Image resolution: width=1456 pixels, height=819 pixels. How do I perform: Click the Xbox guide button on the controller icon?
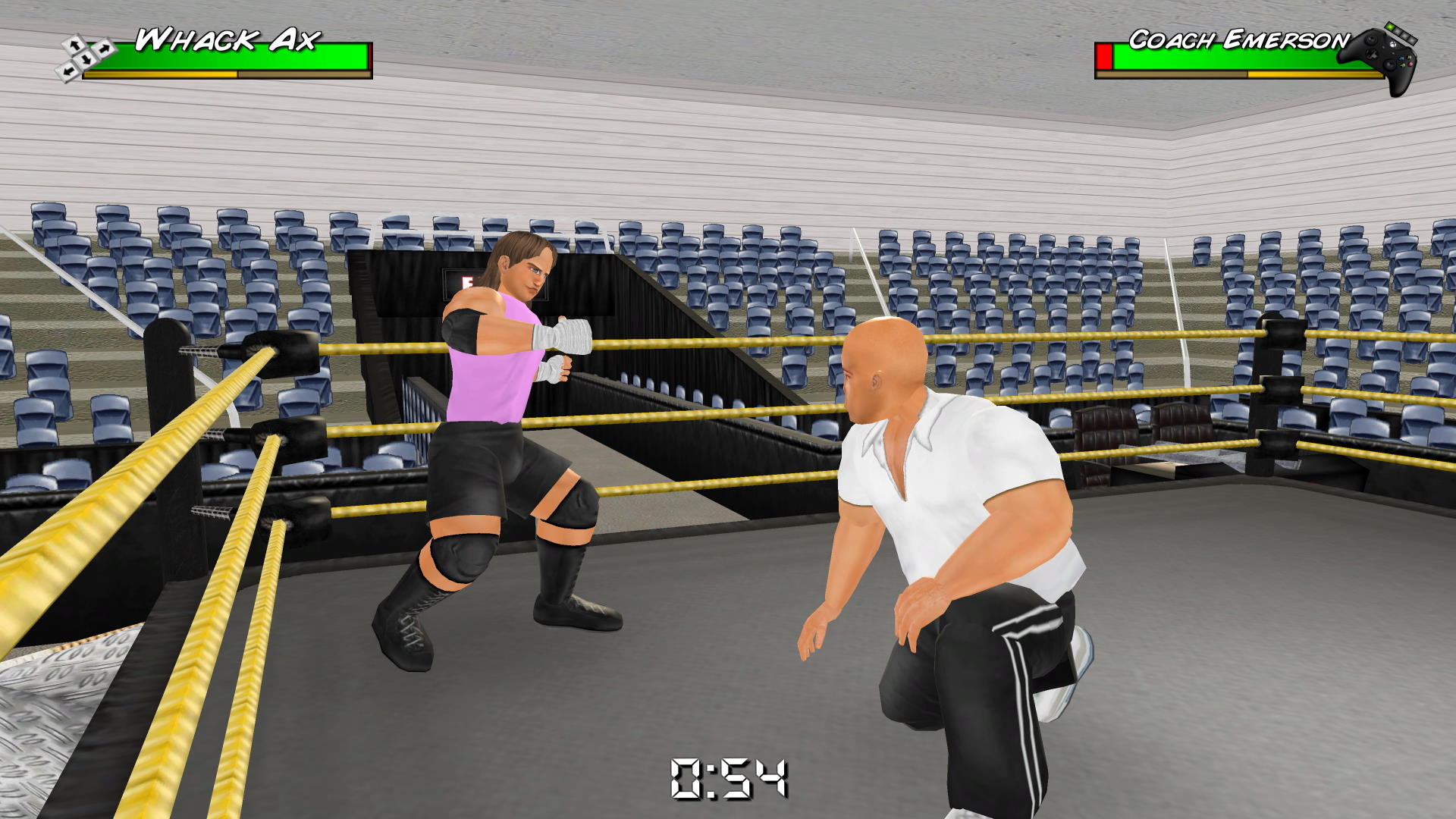pyautogui.click(x=1394, y=45)
